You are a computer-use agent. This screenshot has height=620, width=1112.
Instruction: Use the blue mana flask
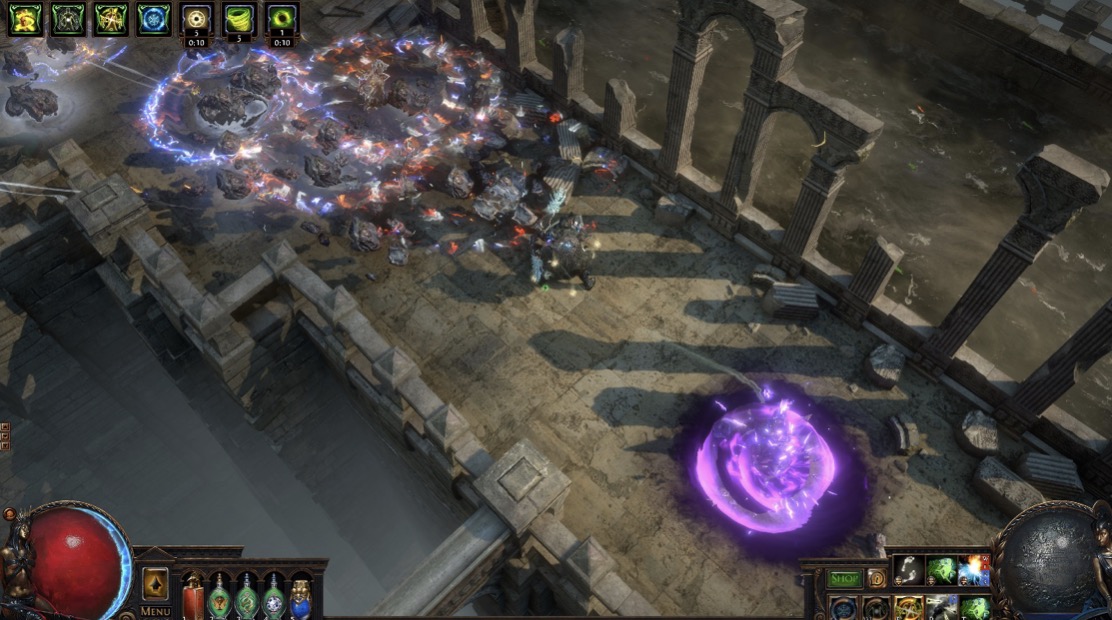pos(300,598)
